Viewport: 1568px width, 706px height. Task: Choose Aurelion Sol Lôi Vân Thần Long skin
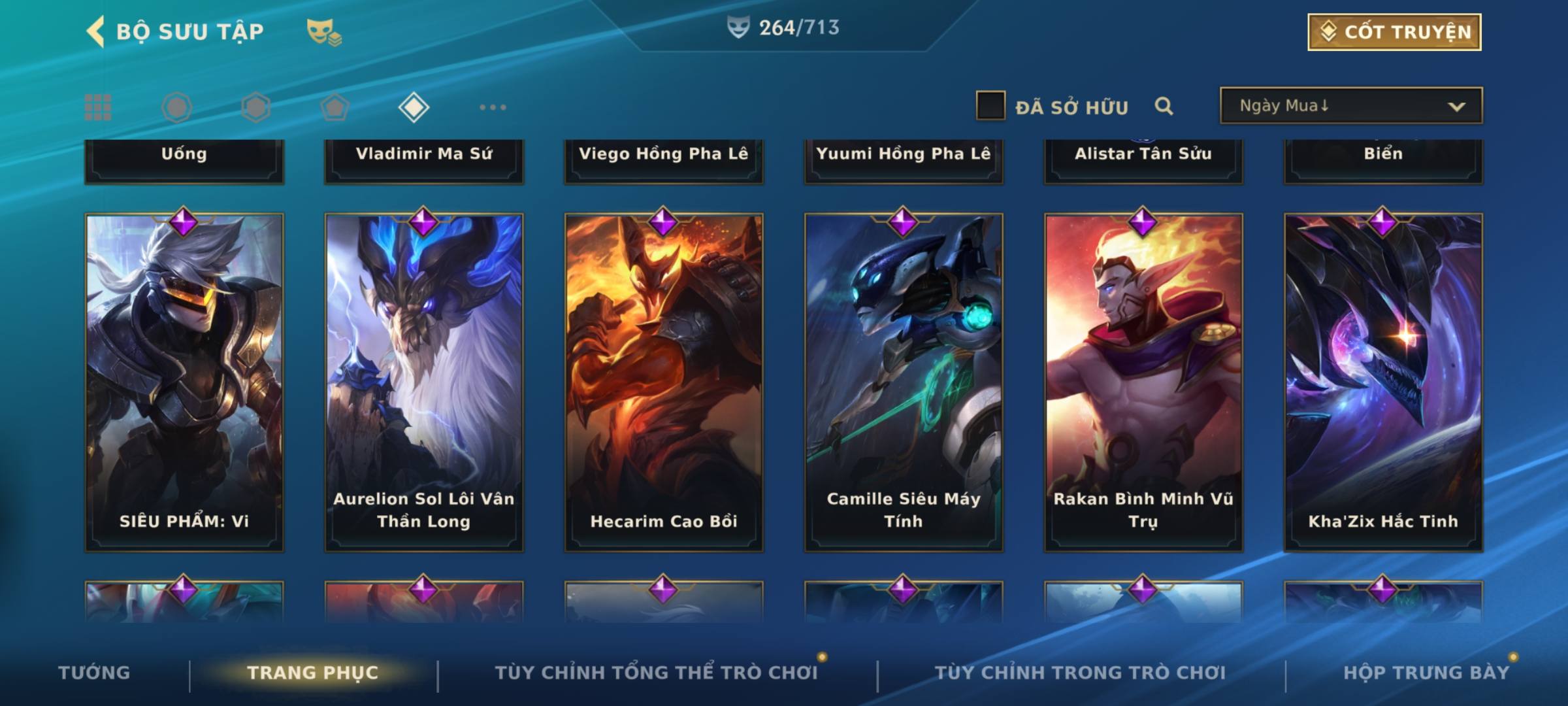pos(424,382)
